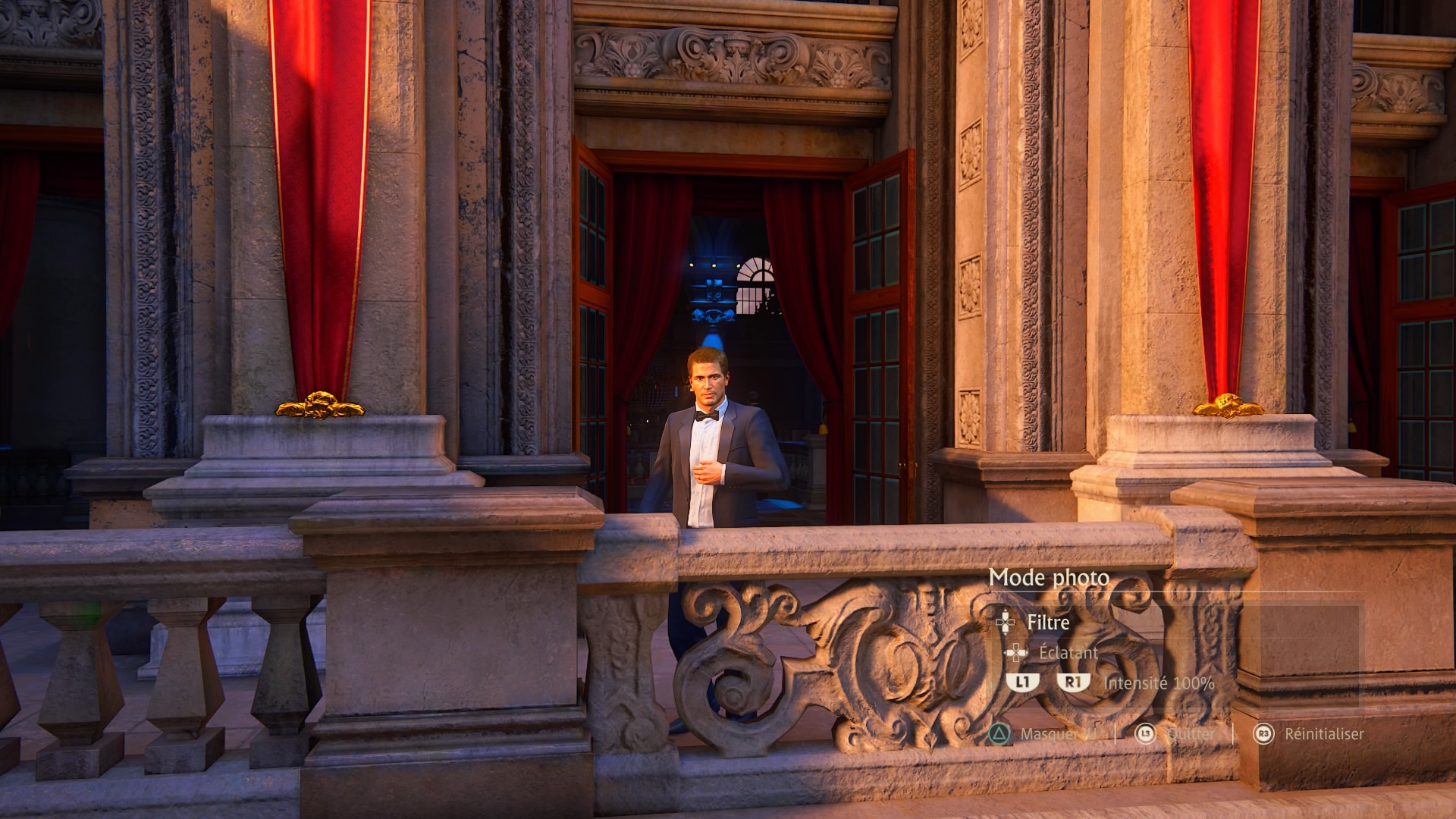Screen dimensions: 1456x819
Task: Choose Quitter to exit photo mode
Action: pyautogui.click(x=1190, y=733)
